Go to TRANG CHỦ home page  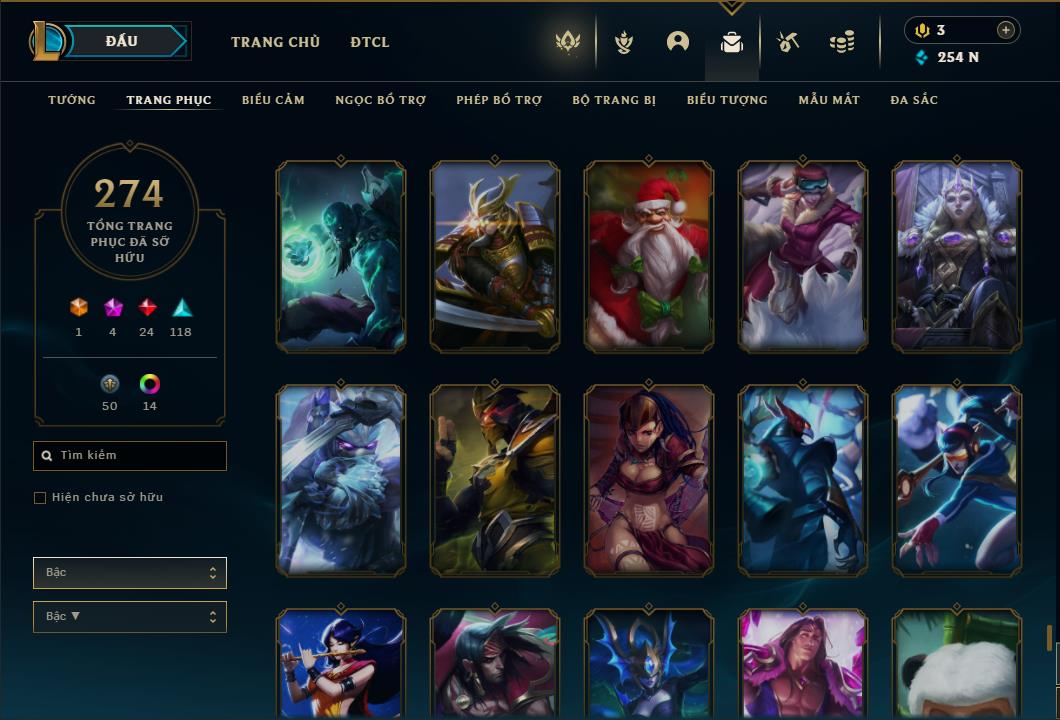(275, 42)
